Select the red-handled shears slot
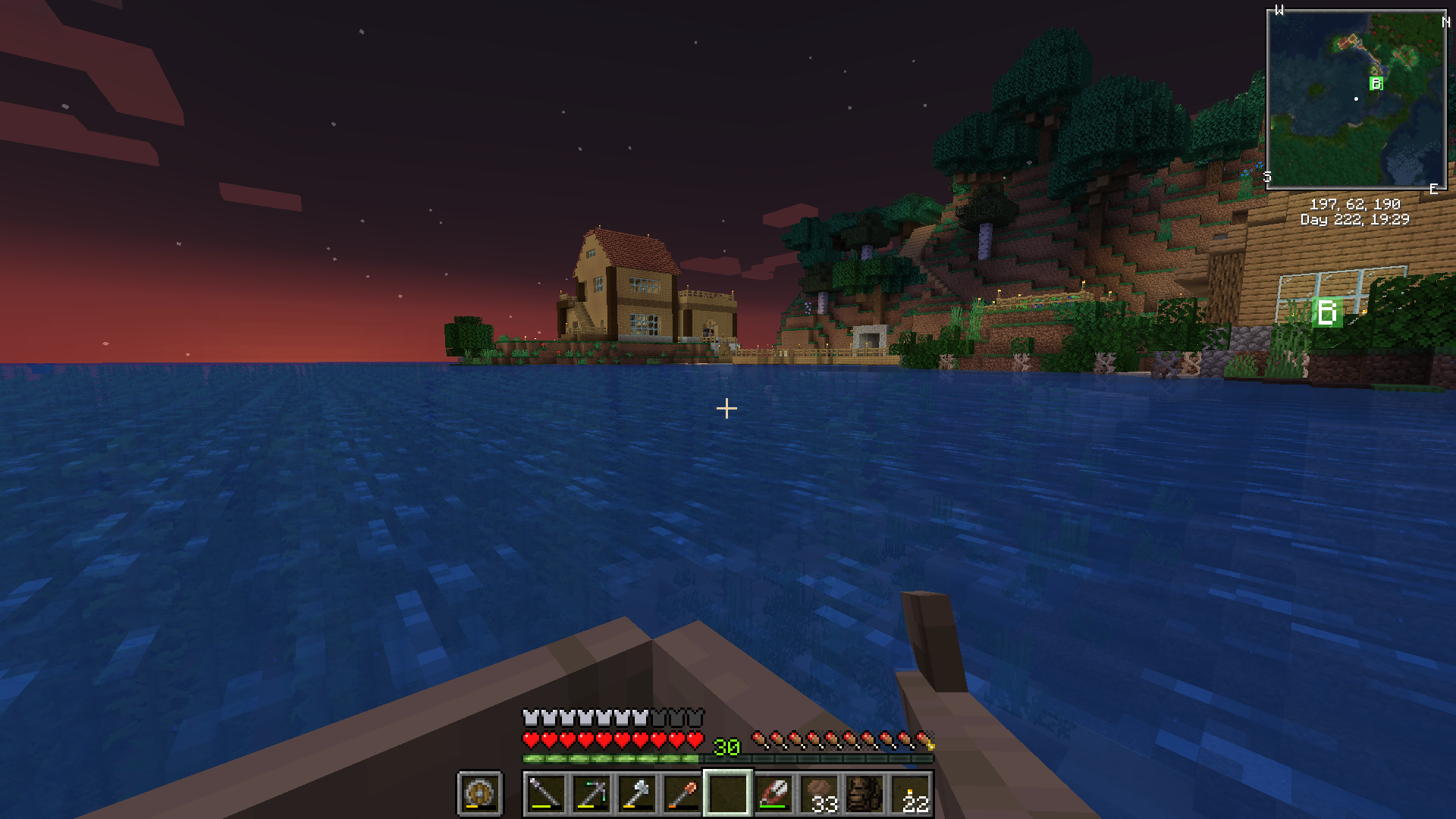 (773, 794)
